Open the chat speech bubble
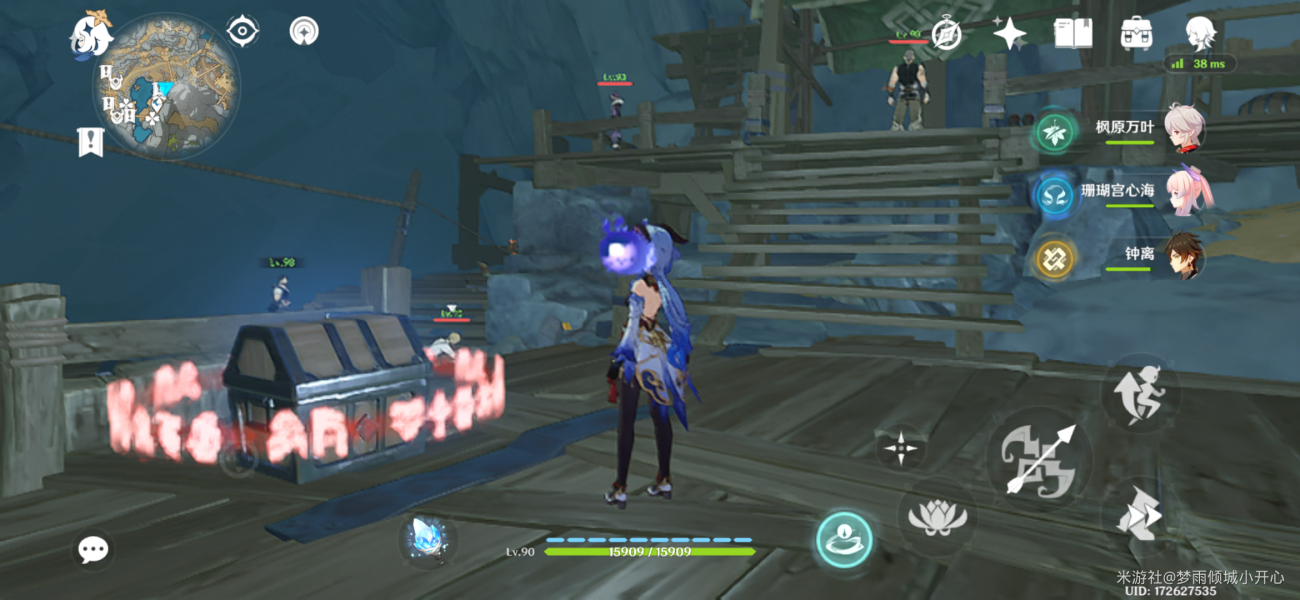This screenshot has width=1300, height=600. tap(94, 548)
